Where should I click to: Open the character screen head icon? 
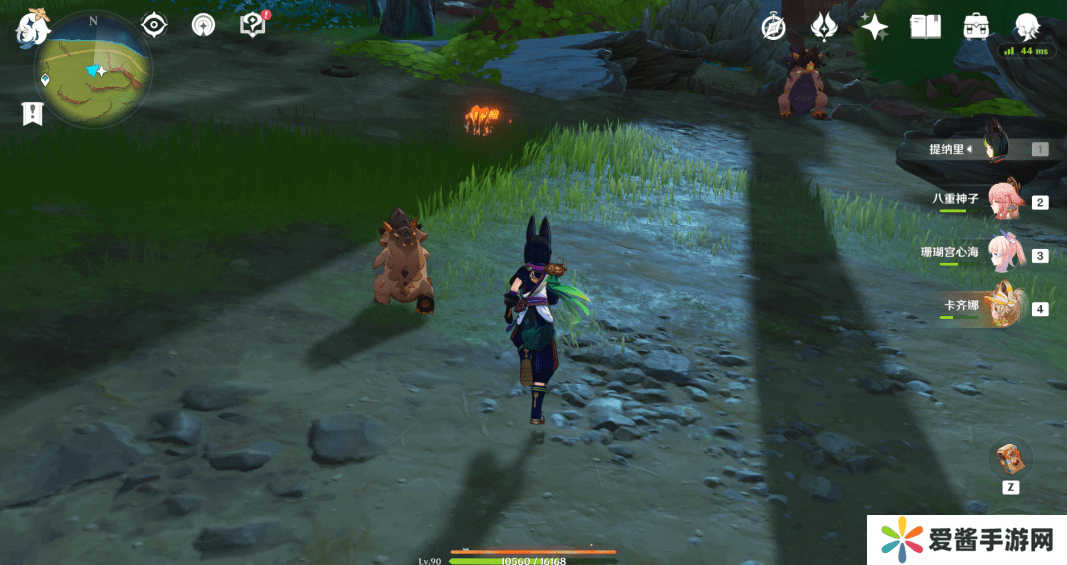[x=1027, y=26]
